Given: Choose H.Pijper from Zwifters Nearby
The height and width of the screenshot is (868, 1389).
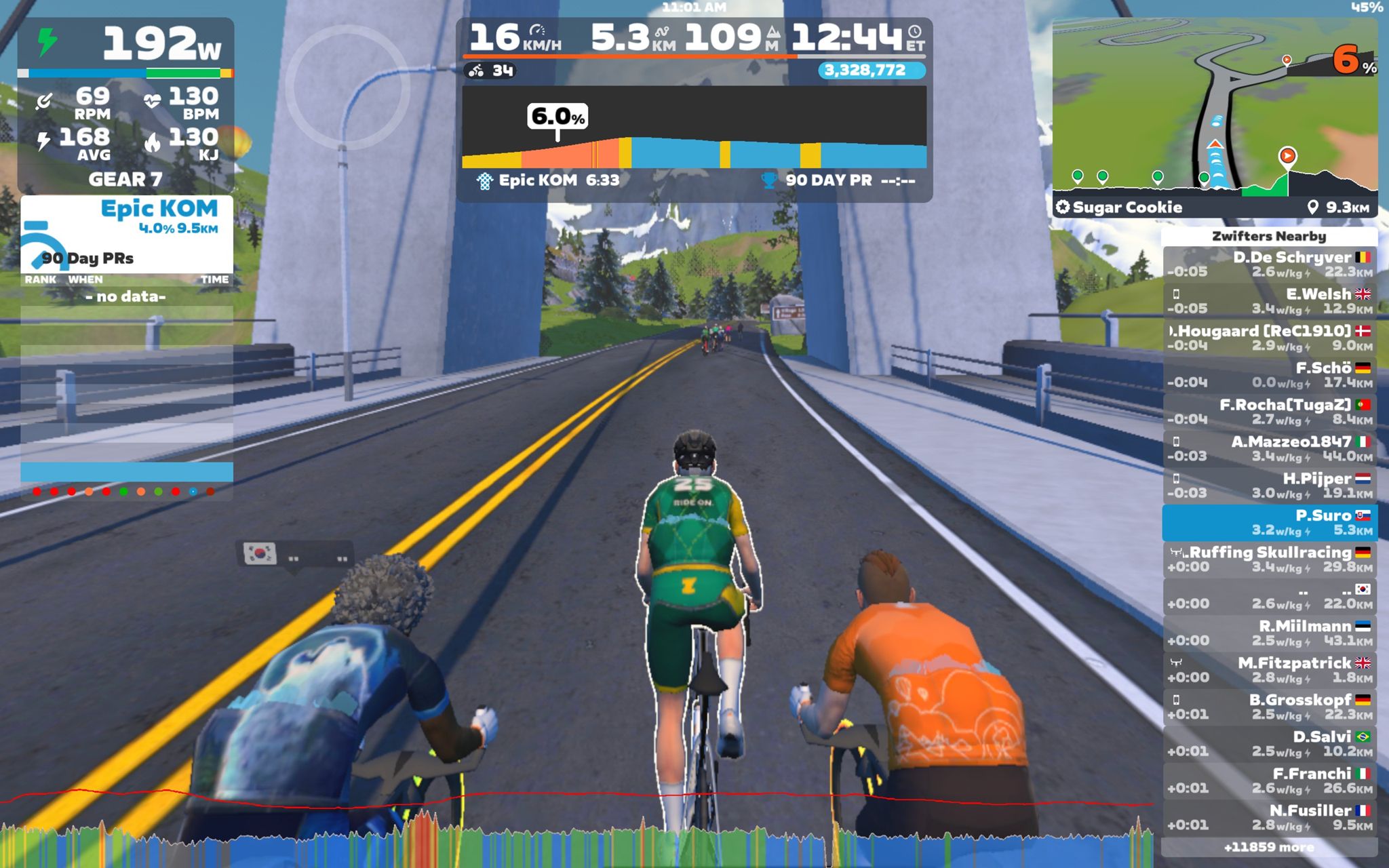Looking at the screenshot, I should [1269, 486].
